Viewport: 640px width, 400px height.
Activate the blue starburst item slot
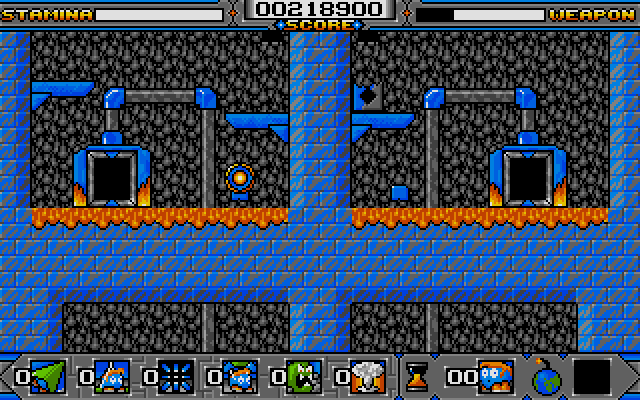click(175, 377)
